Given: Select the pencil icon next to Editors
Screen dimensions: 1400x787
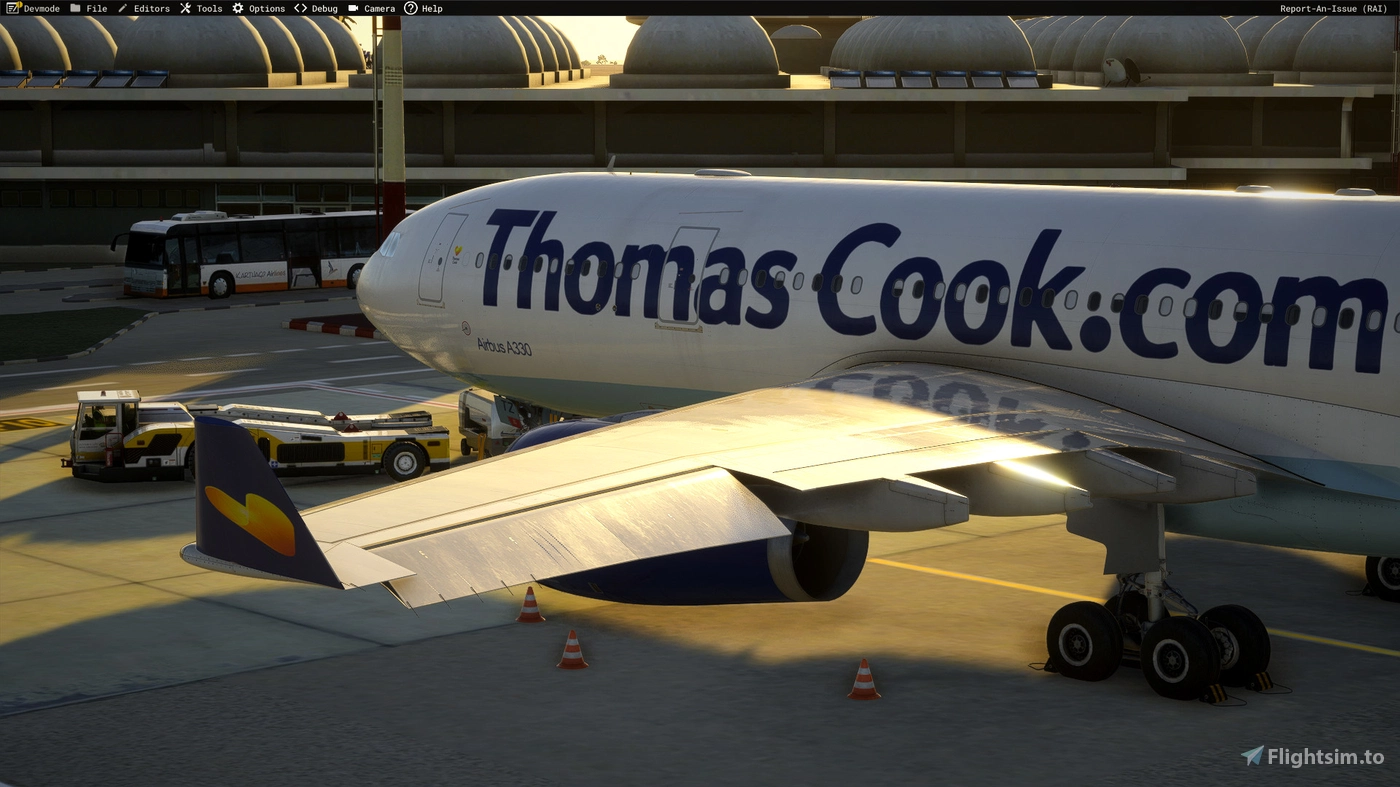Looking at the screenshot, I should coord(122,8).
